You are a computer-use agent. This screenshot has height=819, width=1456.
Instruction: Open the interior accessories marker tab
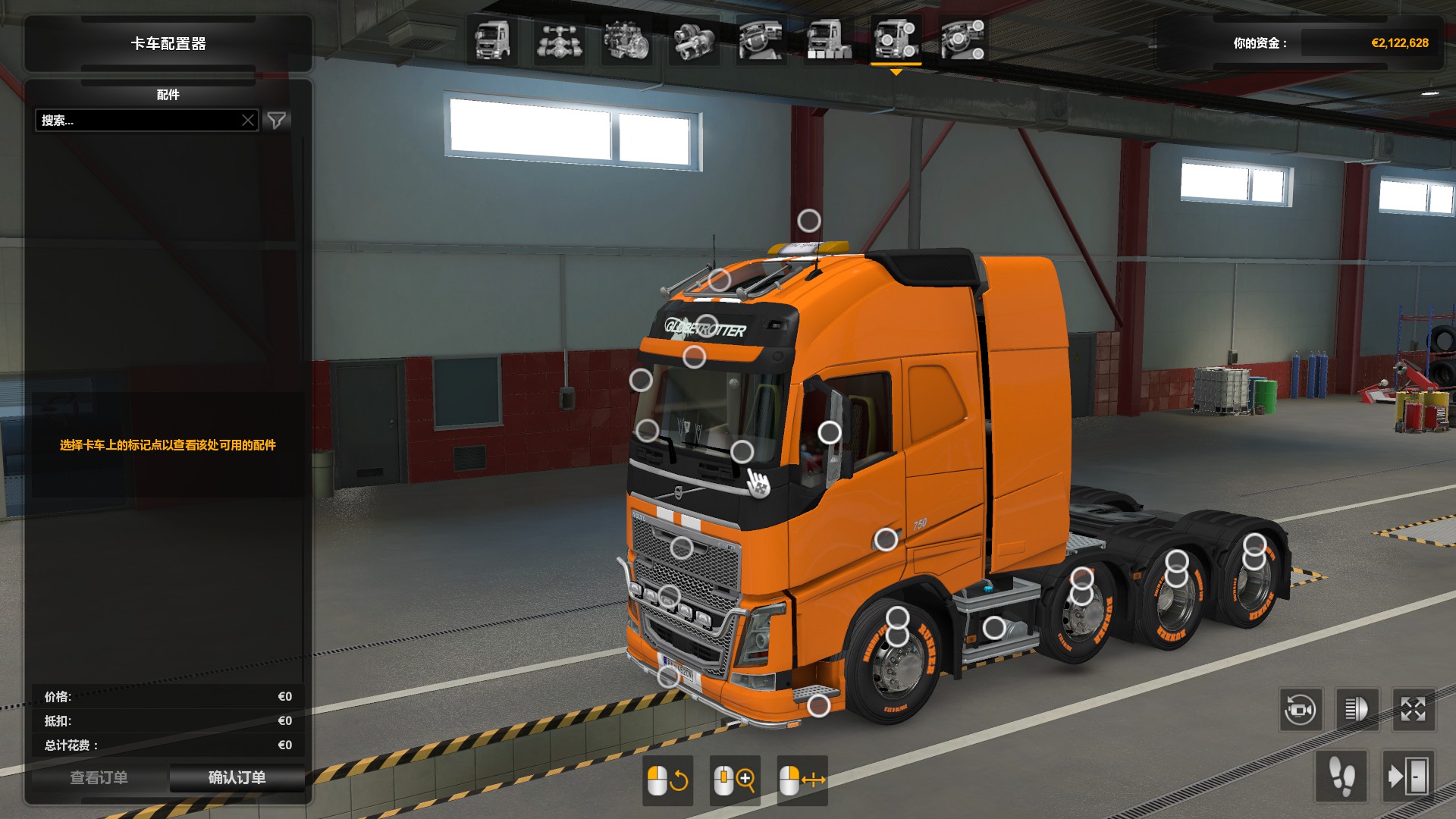[x=962, y=40]
